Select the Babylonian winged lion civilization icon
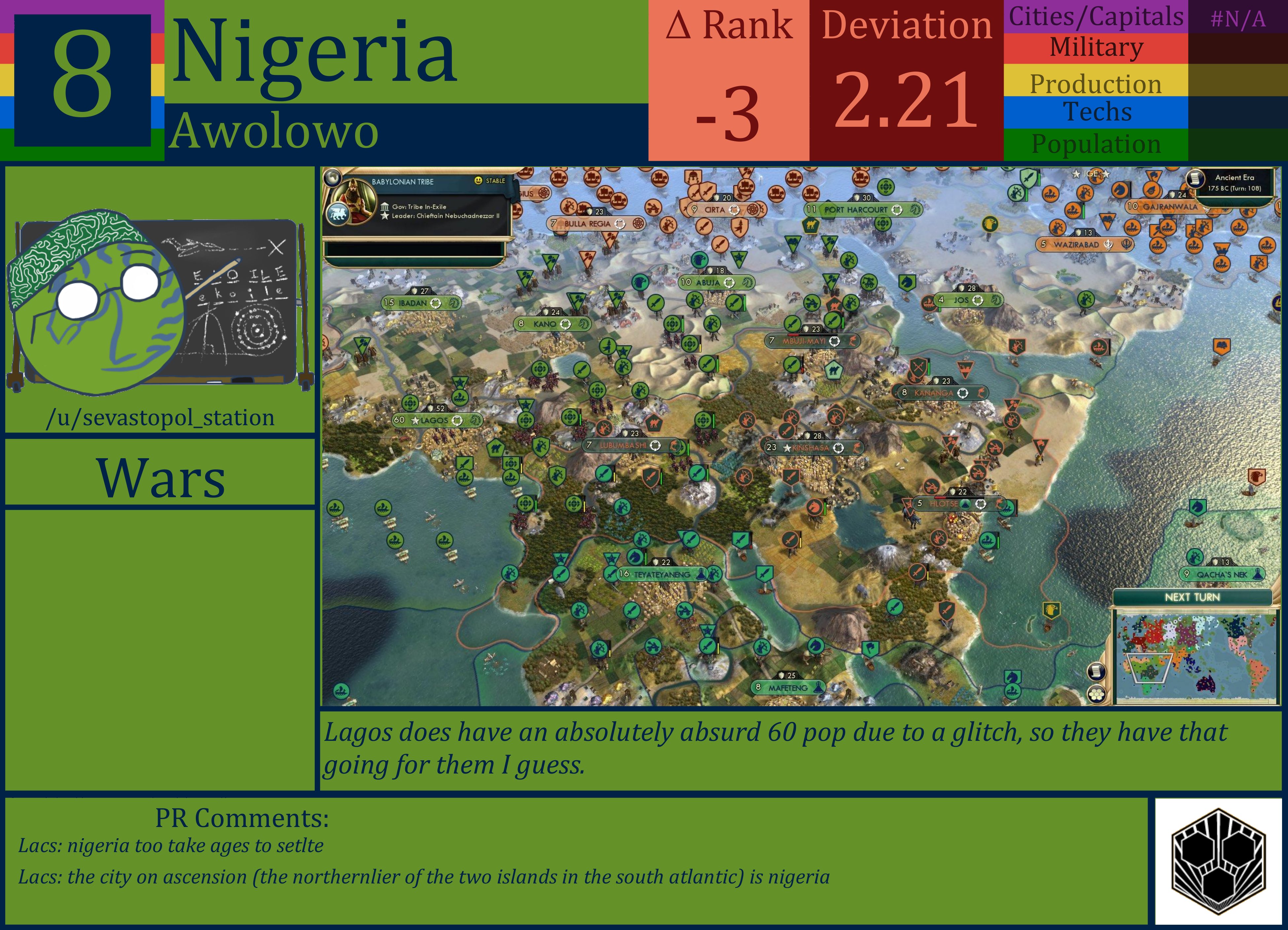The height and width of the screenshot is (930, 1288). (x=339, y=212)
